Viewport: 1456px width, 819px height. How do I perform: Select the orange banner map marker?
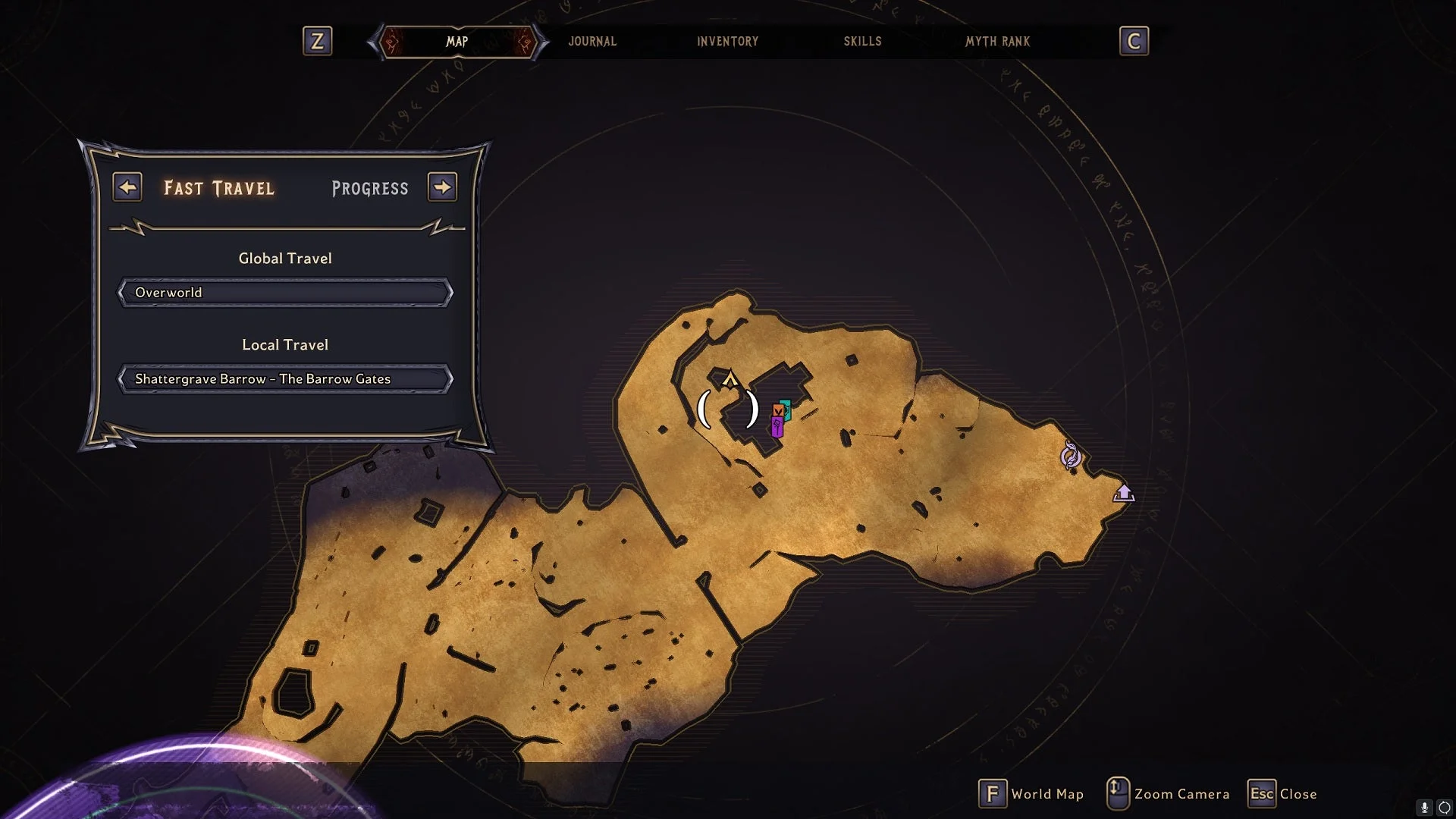click(x=777, y=411)
